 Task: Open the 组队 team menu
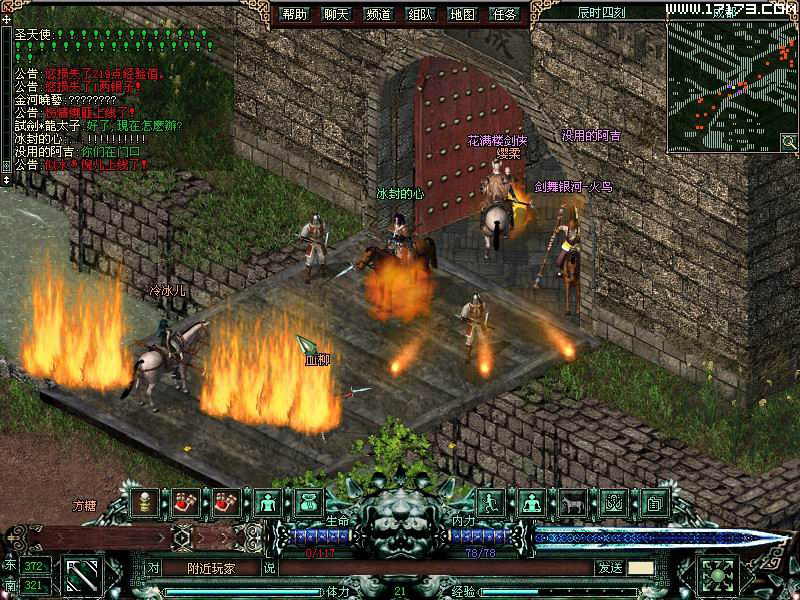[x=421, y=15]
